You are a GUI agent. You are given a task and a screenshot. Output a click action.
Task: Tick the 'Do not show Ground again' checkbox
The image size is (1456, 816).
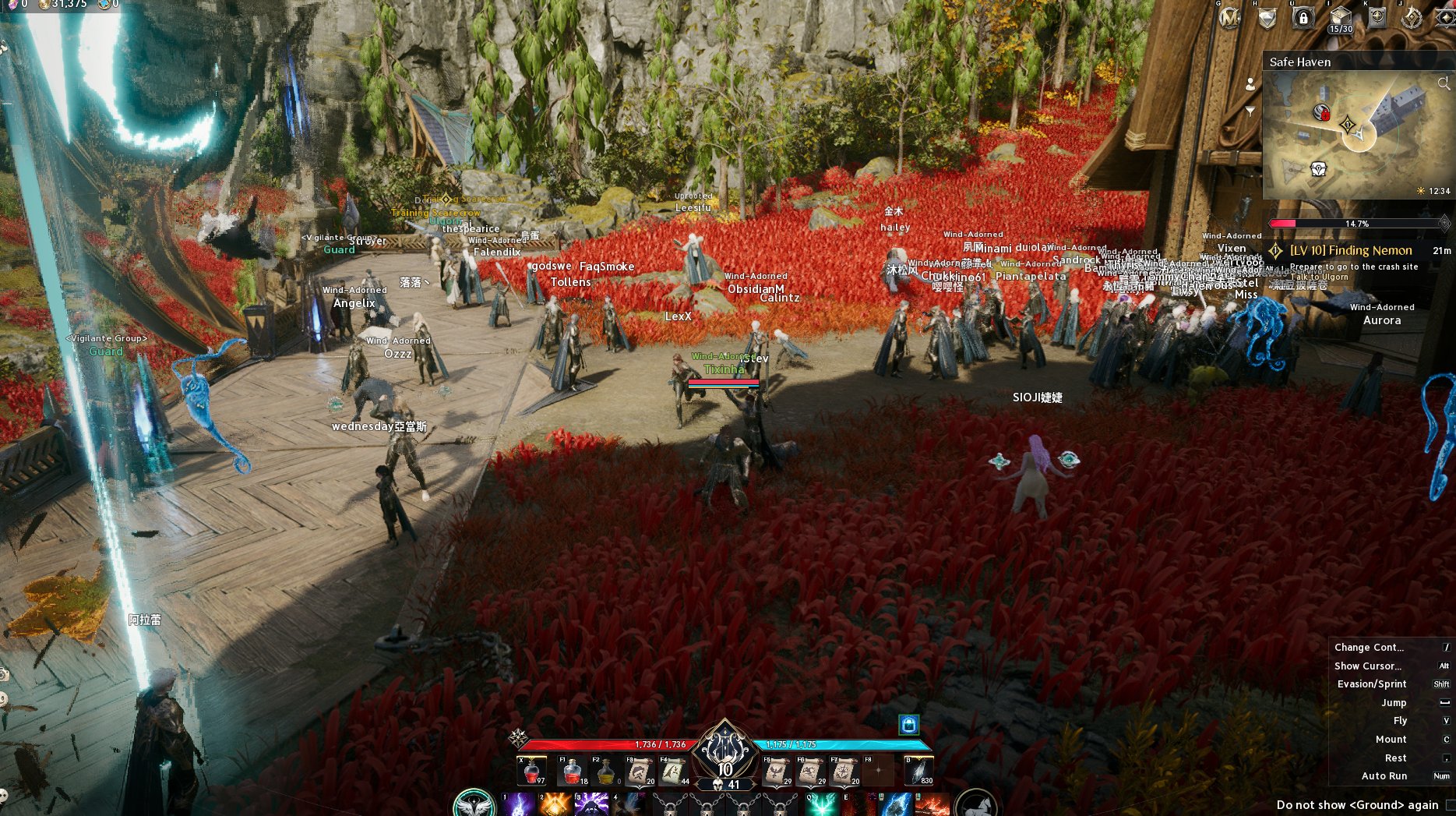click(1450, 805)
